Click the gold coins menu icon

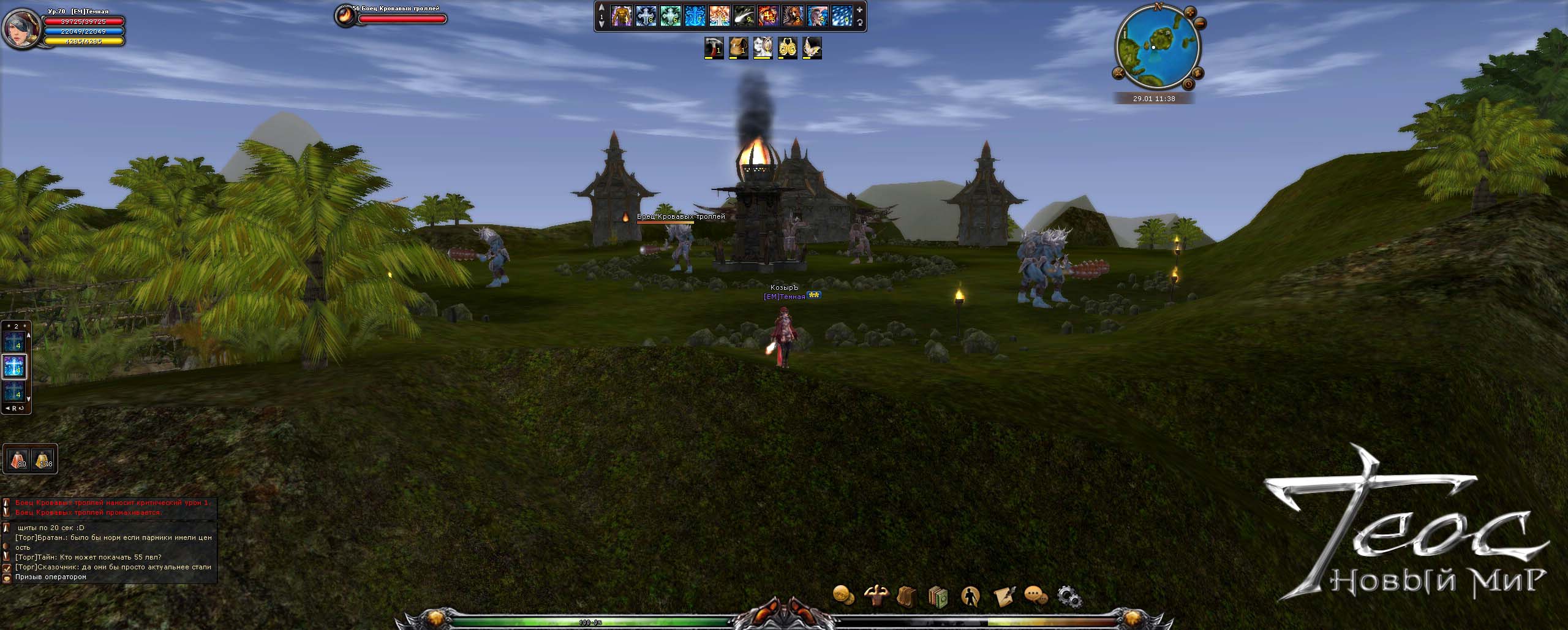click(x=843, y=594)
